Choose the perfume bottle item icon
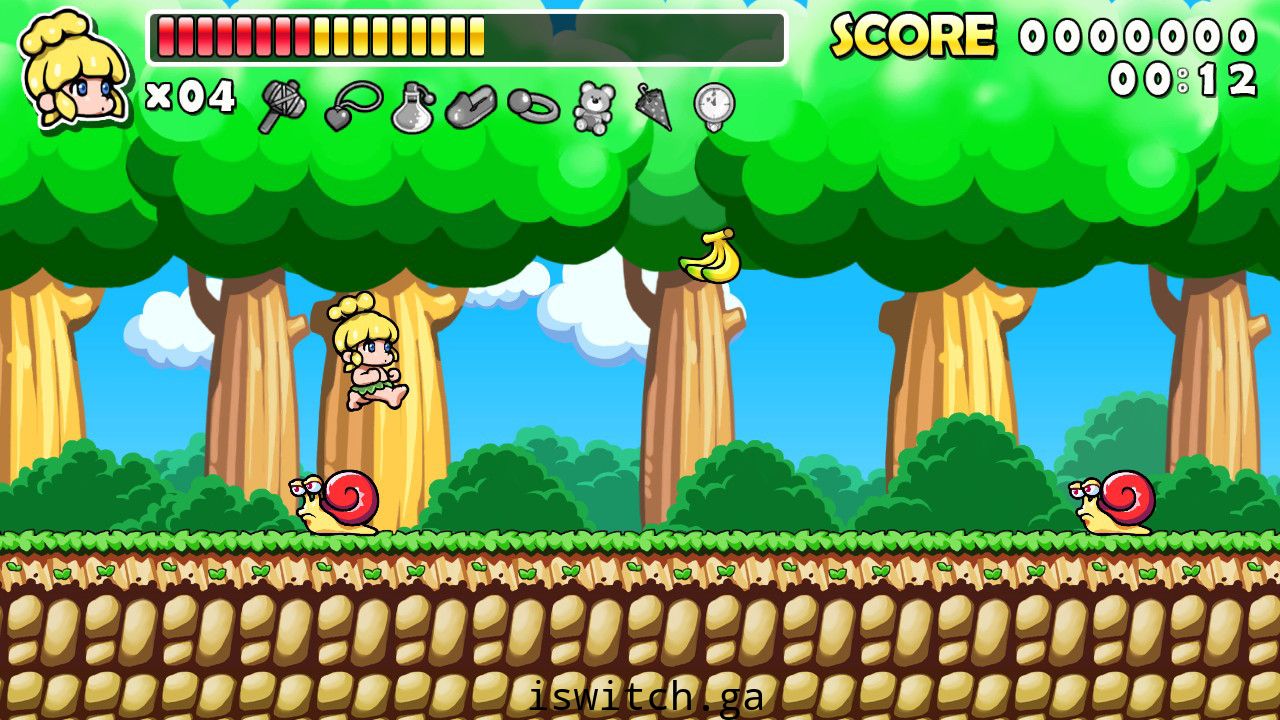The height and width of the screenshot is (720, 1280). tap(412, 107)
